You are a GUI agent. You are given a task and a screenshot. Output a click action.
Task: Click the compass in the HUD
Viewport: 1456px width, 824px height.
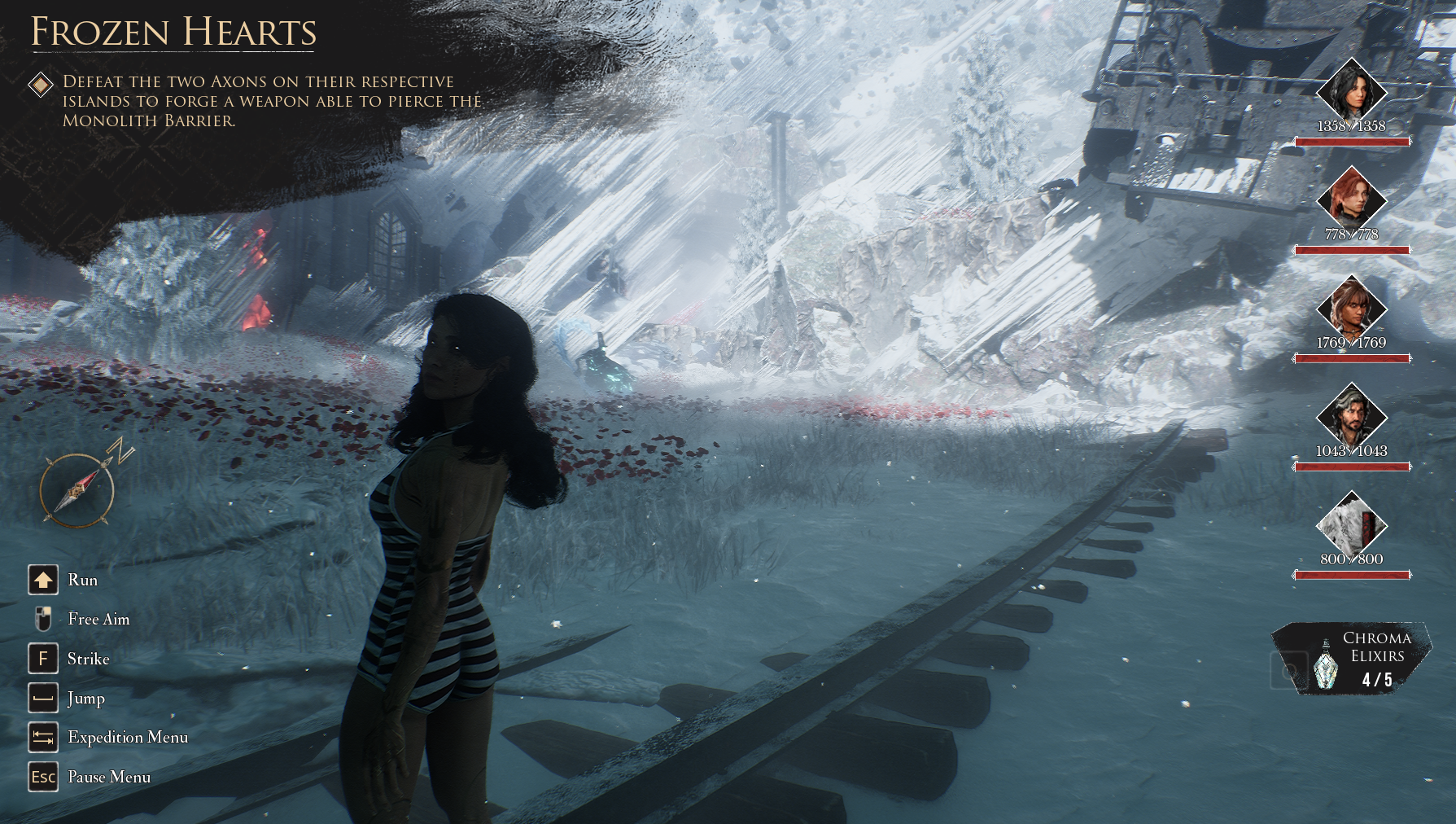(x=78, y=489)
